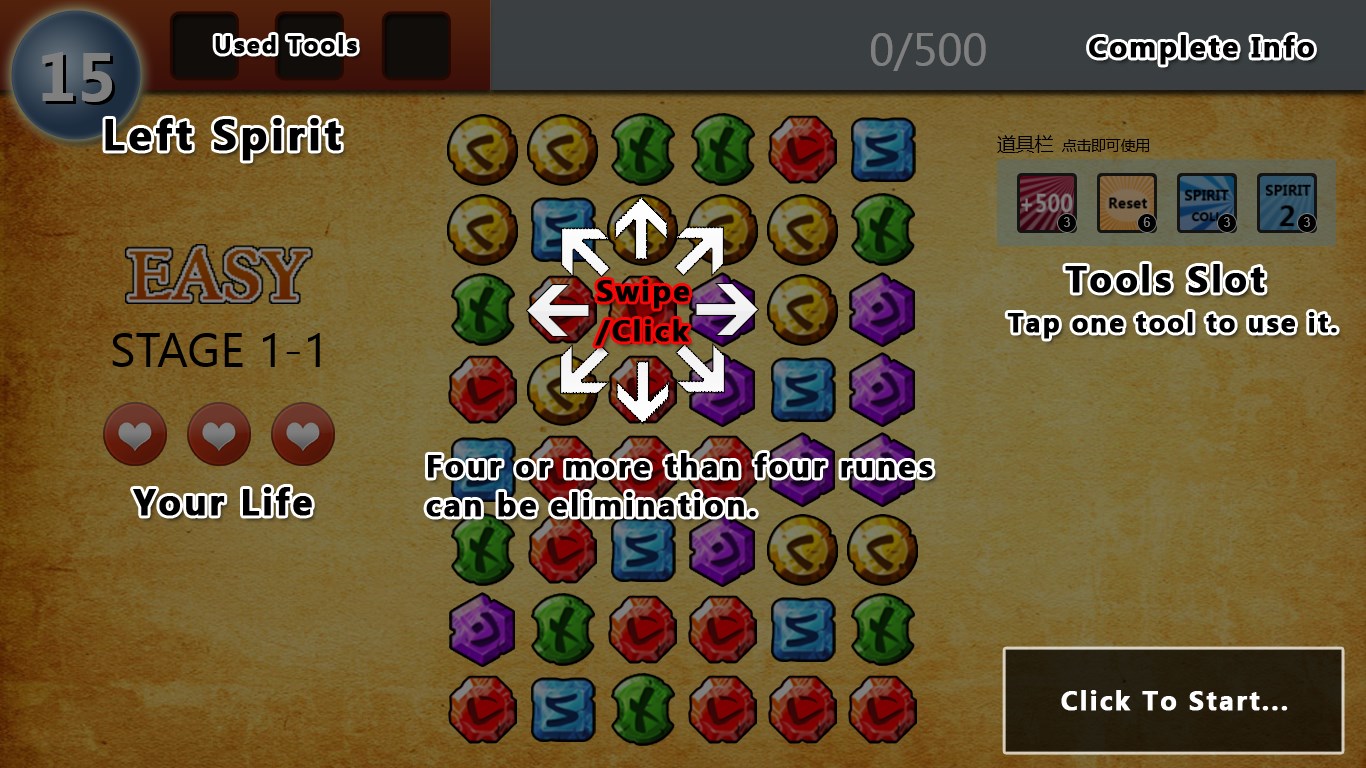Use the Spirit 2 tool
Screen dimensions: 1366x768
tap(1287, 203)
